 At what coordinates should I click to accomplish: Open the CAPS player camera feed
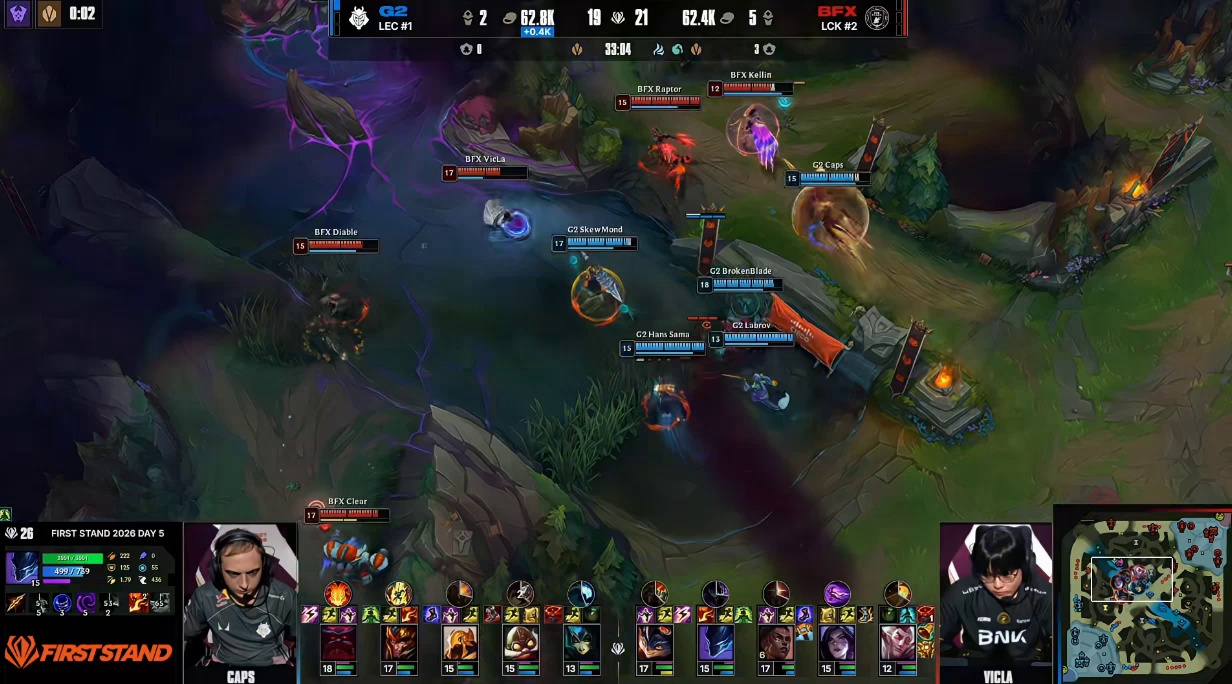pyautogui.click(x=240, y=598)
